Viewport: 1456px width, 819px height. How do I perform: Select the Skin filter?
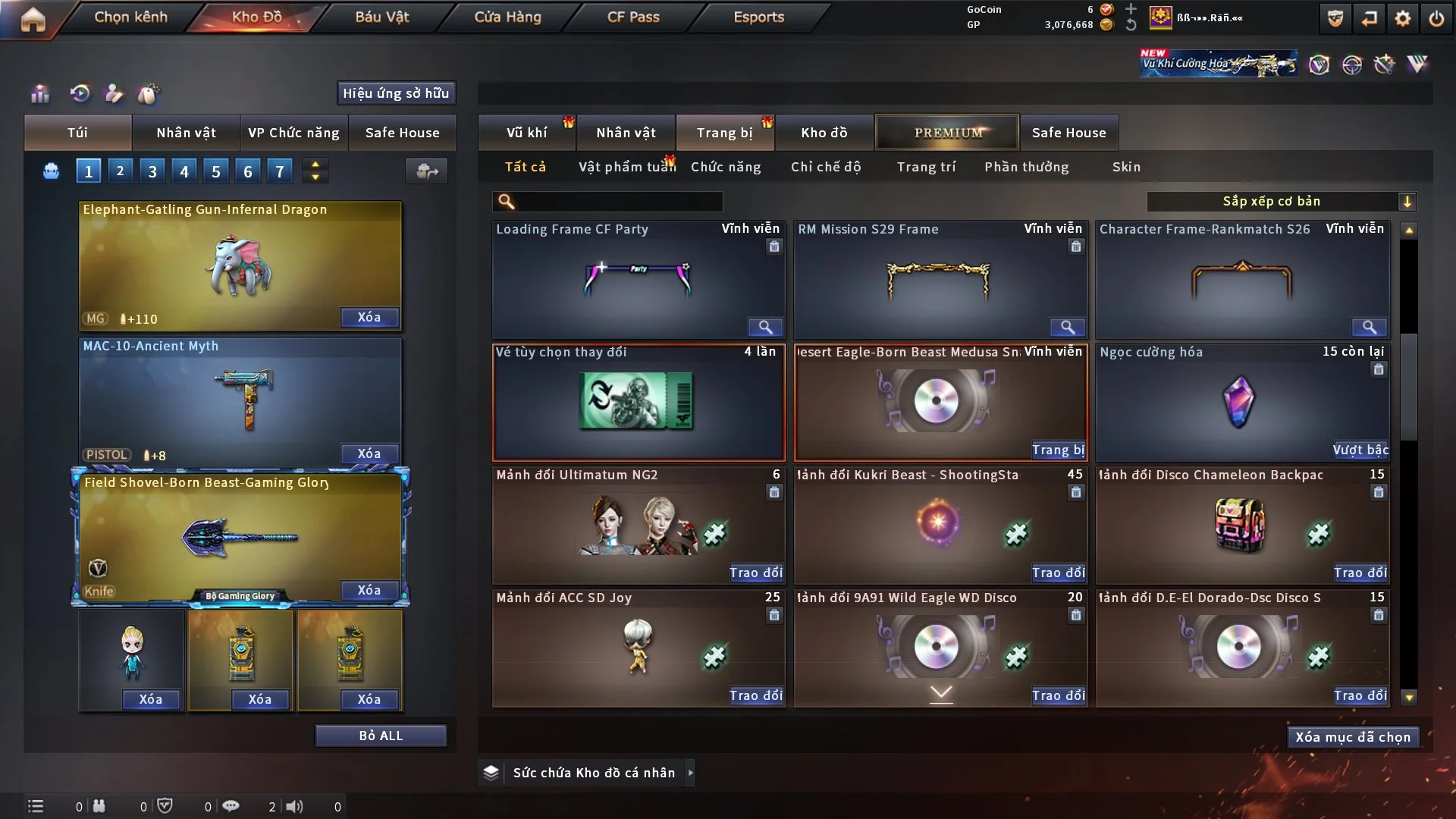pos(1126,167)
